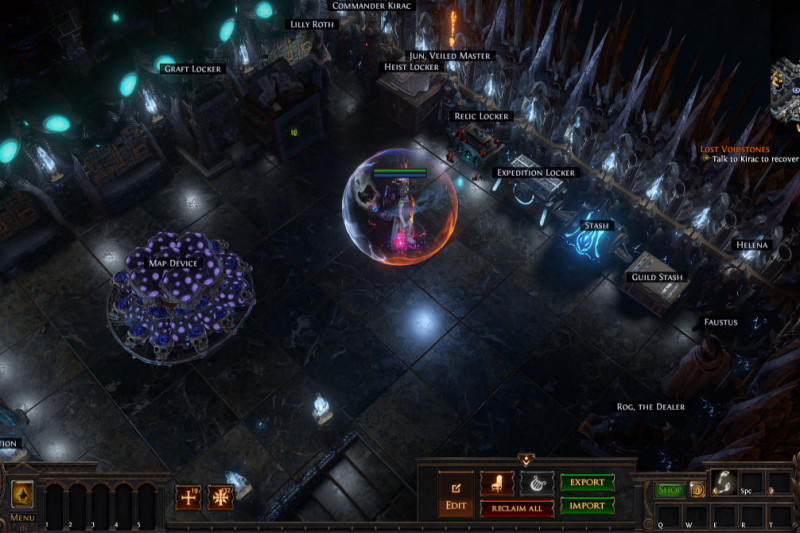Export the hideout layout
800x533 pixels.
click(x=587, y=483)
